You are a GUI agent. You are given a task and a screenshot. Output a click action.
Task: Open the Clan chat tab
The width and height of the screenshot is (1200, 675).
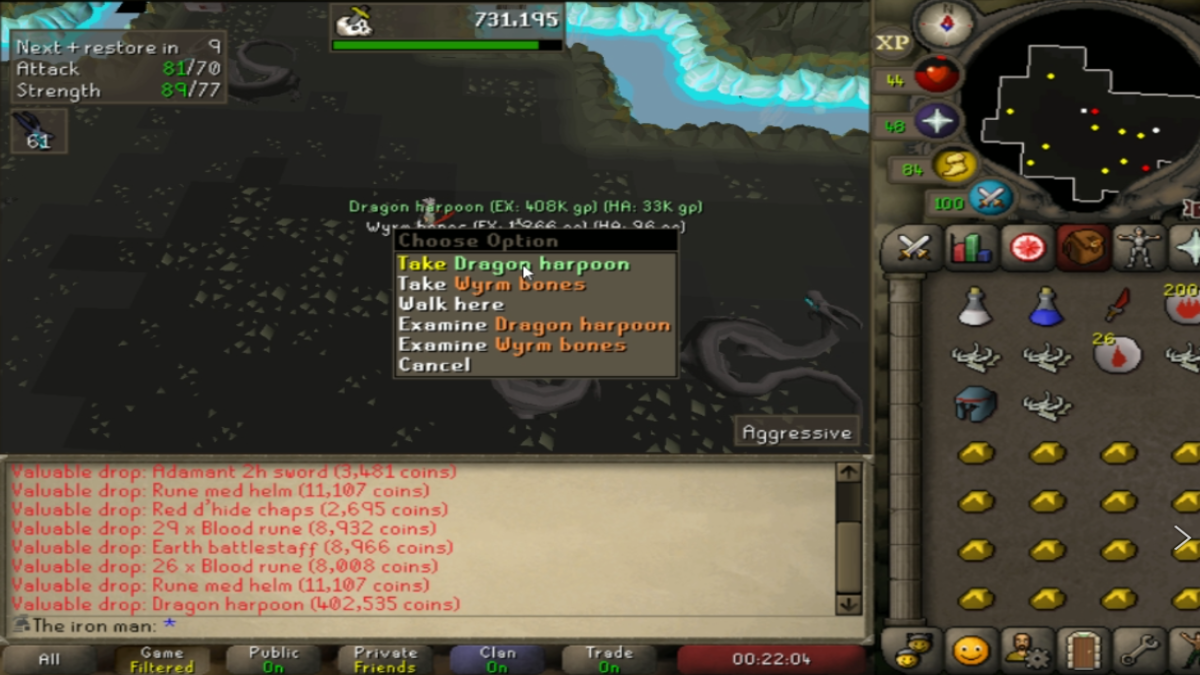(x=497, y=659)
